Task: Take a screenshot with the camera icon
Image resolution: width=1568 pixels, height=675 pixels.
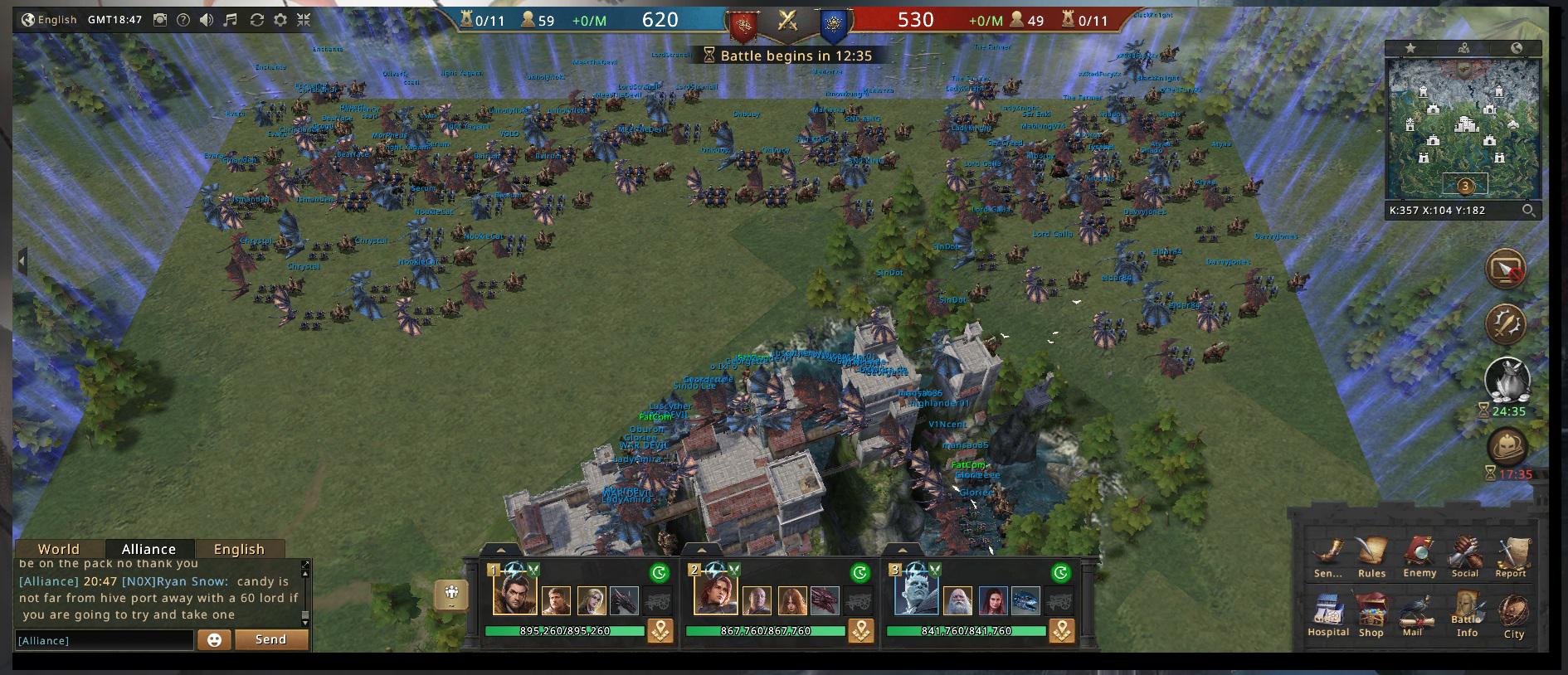Action: tap(160, 20)
